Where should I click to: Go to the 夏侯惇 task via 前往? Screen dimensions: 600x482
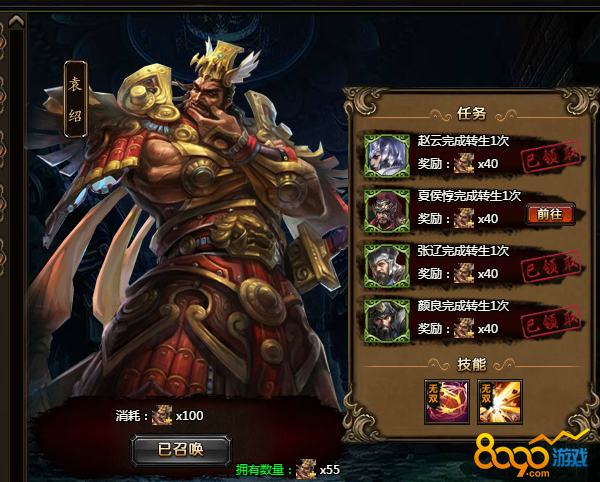[549, 213]
